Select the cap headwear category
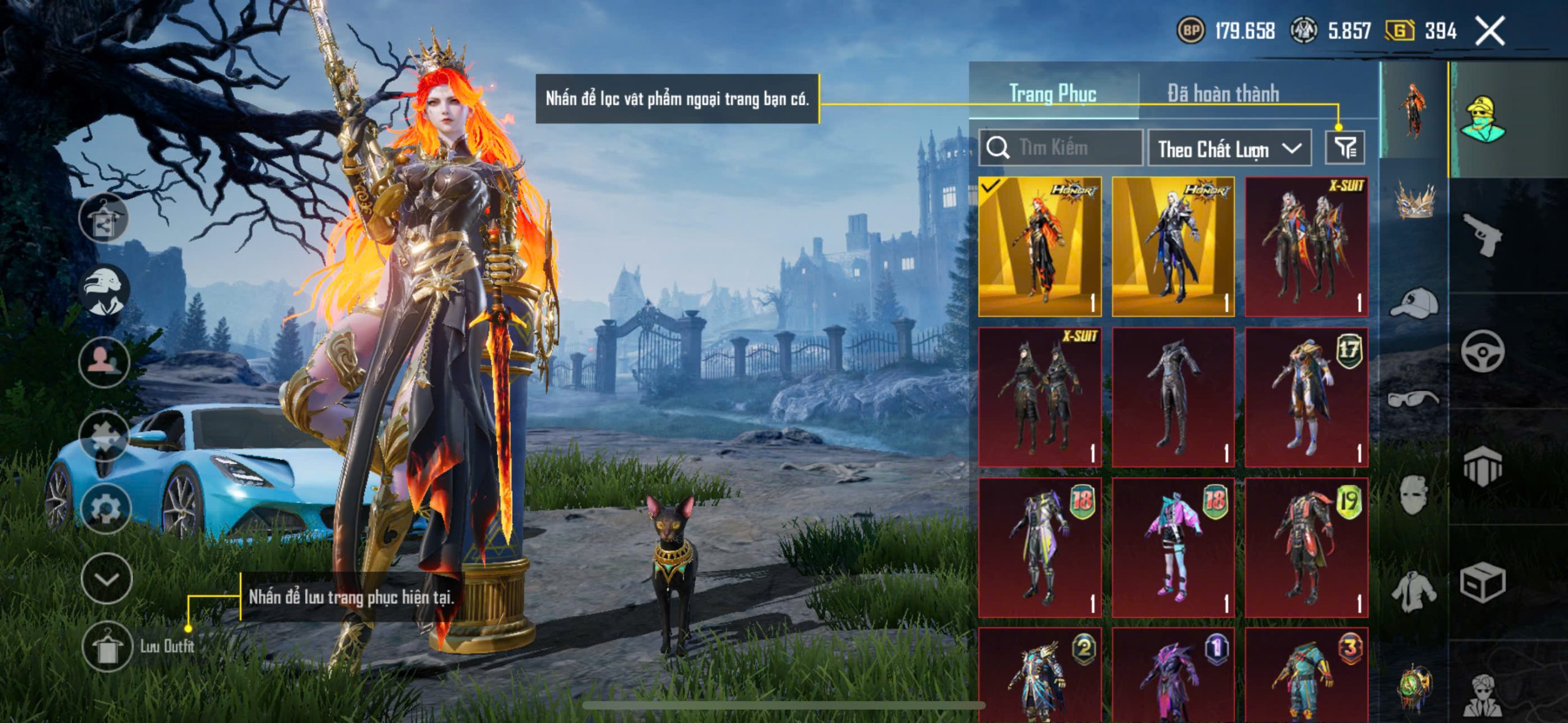Screen dimensions: 1568x723 [1414, 302]
